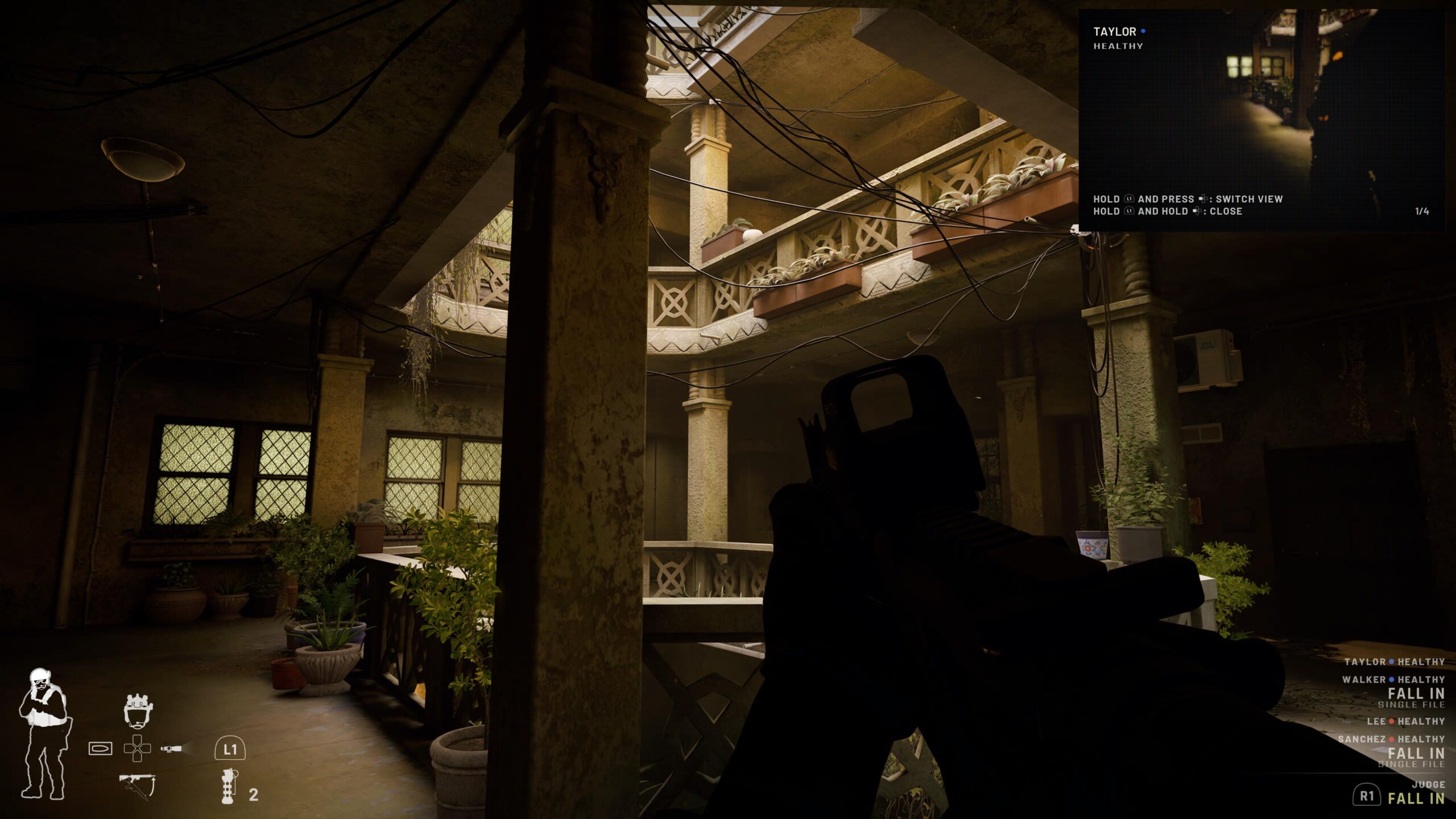Issue Judge's yellow Fall In command
The width and height of the screenshot is (1456, 819).
(x=1416, y=798)
